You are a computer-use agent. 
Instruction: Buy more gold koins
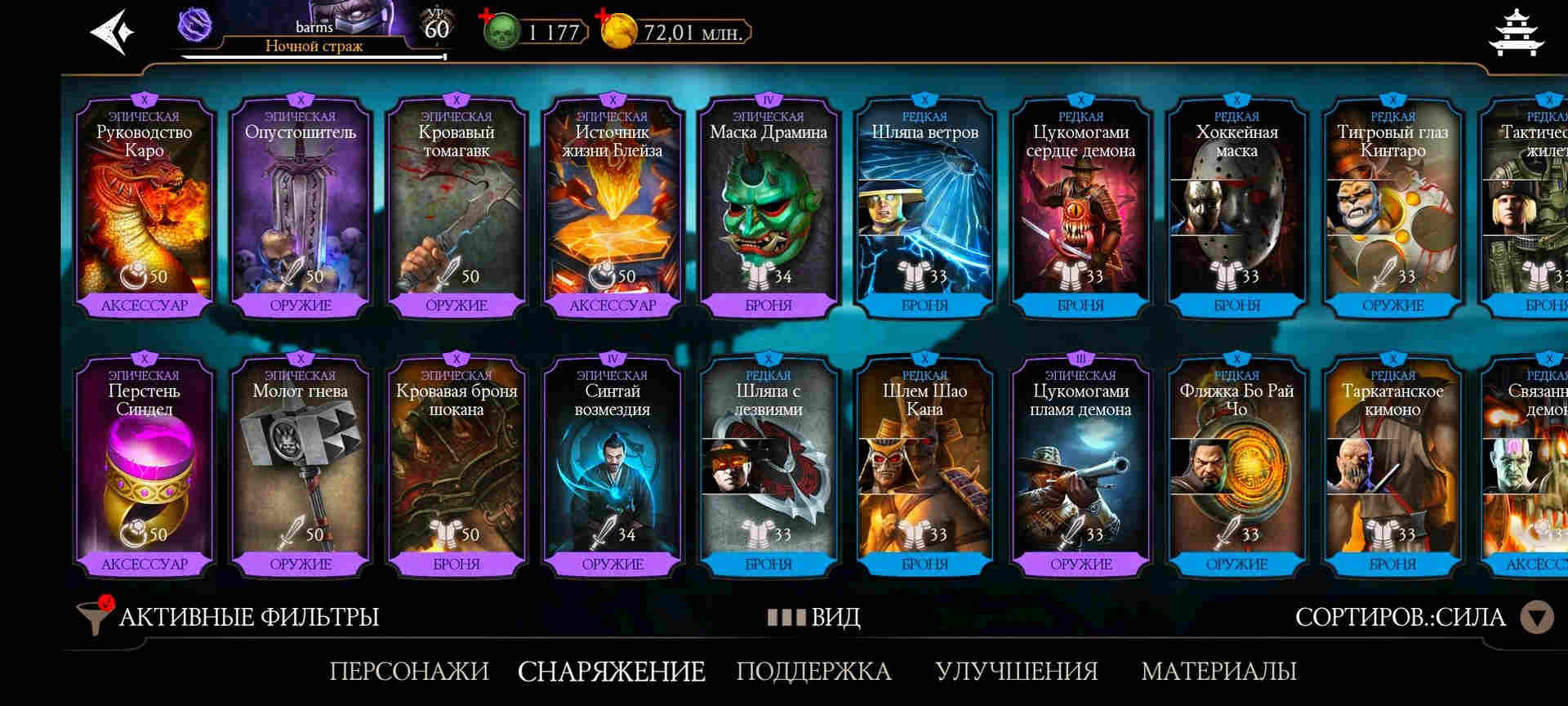coord(617,32)
